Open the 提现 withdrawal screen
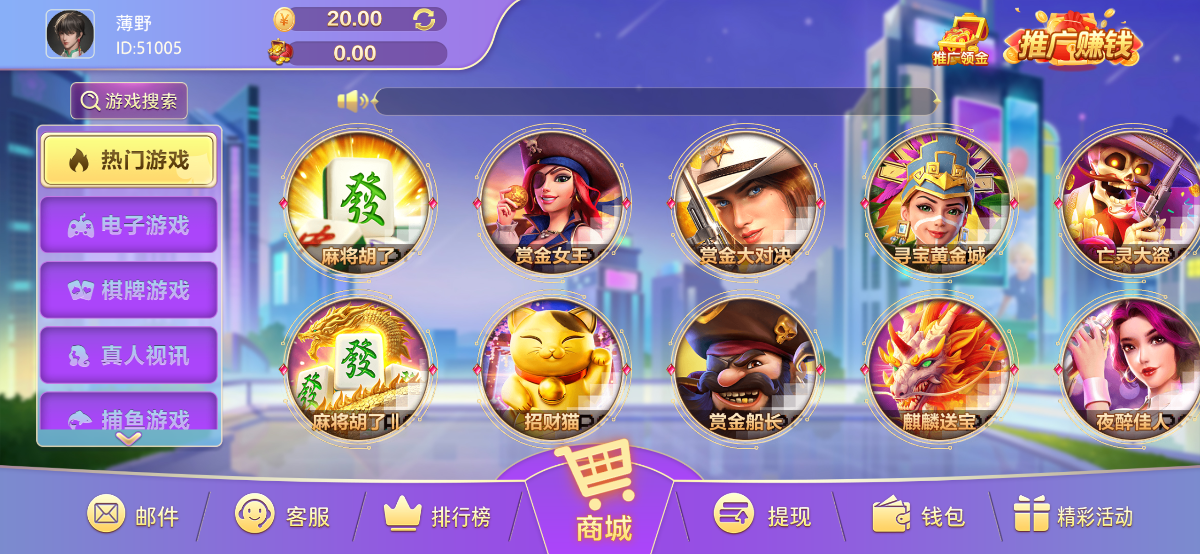Image resolution: width=1200 pixels, height=554 pixels. 762,516
